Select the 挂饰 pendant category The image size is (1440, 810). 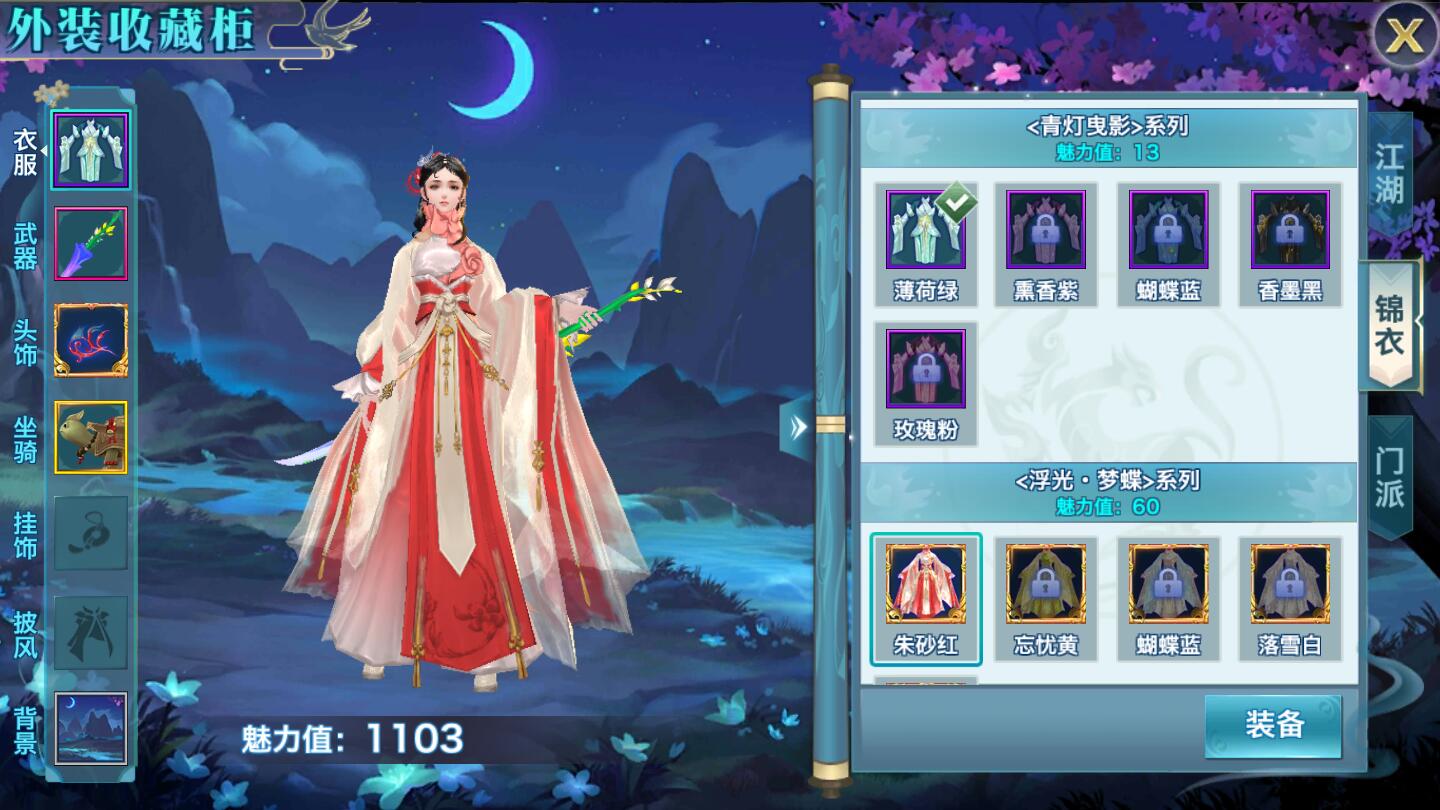pyautogui.click(x=91, y=534)
